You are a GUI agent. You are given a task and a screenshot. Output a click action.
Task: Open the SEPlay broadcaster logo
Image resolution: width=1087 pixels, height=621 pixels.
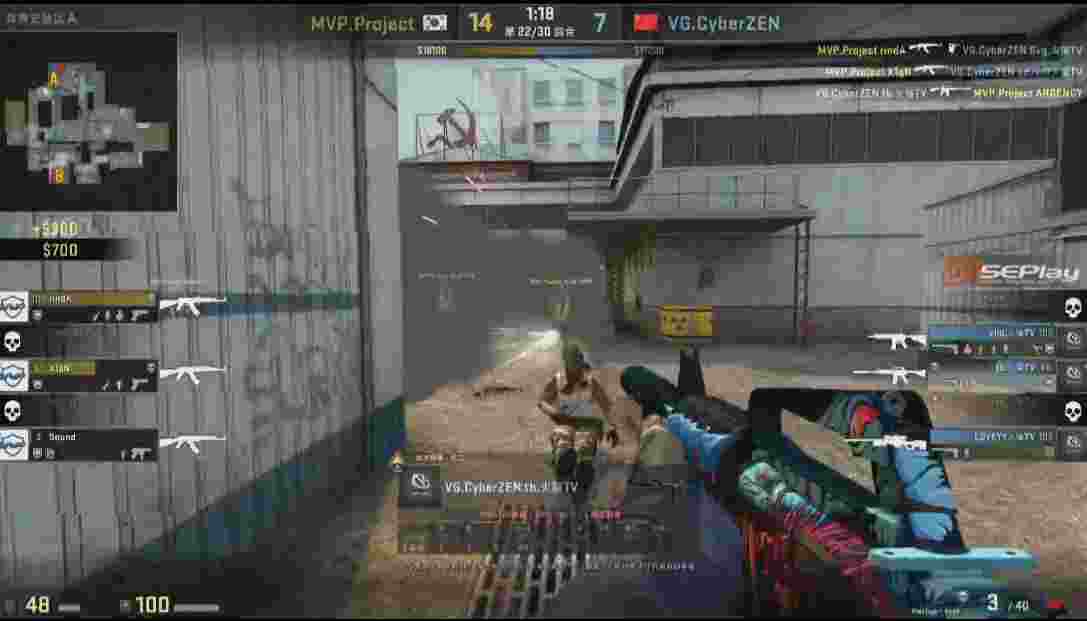[x=1012, y=273]
